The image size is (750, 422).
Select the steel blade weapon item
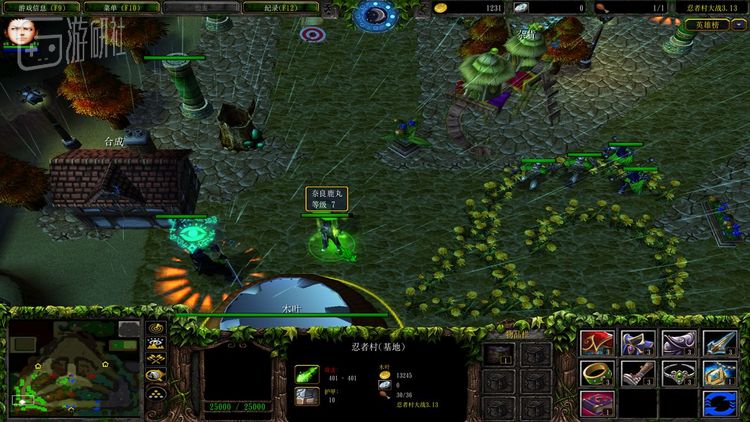(718, 343)
